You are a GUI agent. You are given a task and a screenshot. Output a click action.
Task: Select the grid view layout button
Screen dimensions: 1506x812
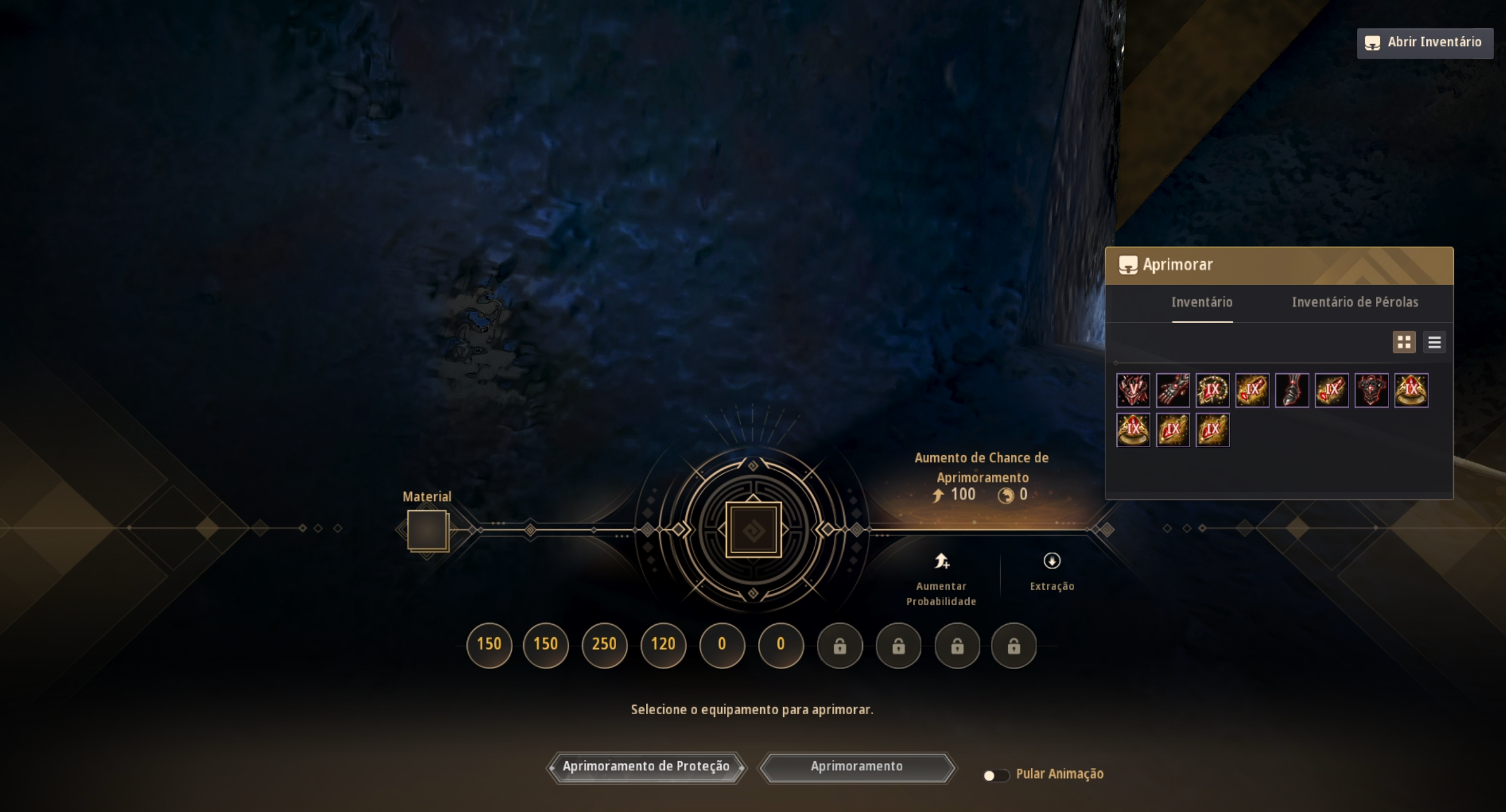click(1403, 342)
